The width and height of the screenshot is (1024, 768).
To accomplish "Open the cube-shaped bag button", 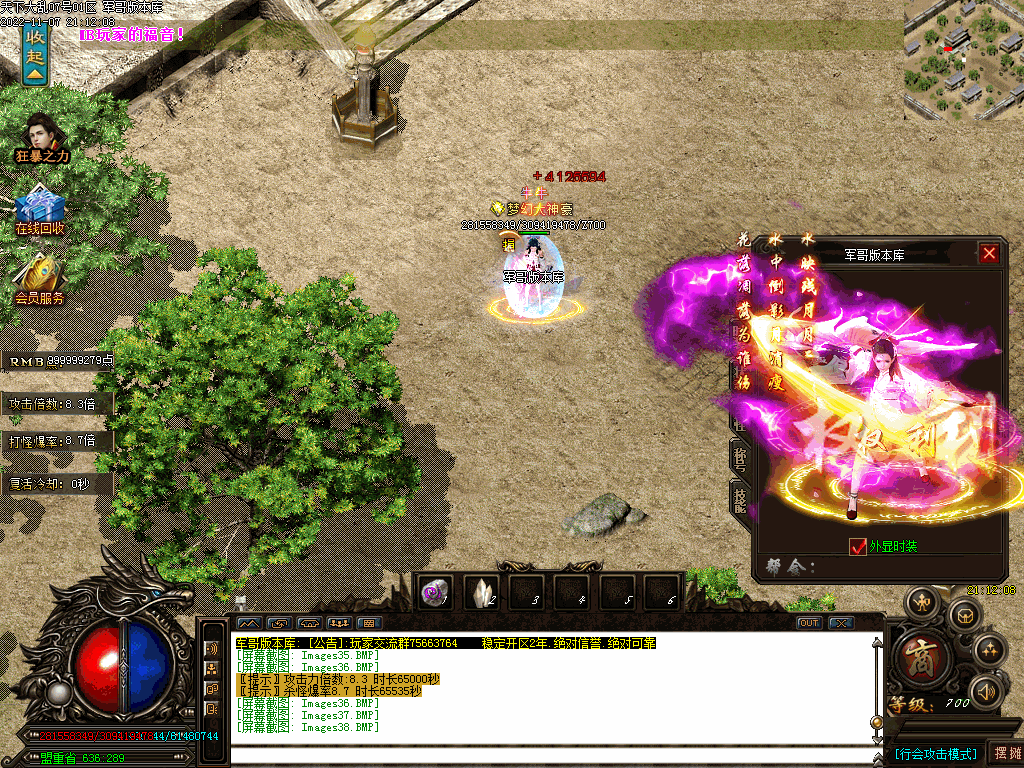I will point(964,614).
